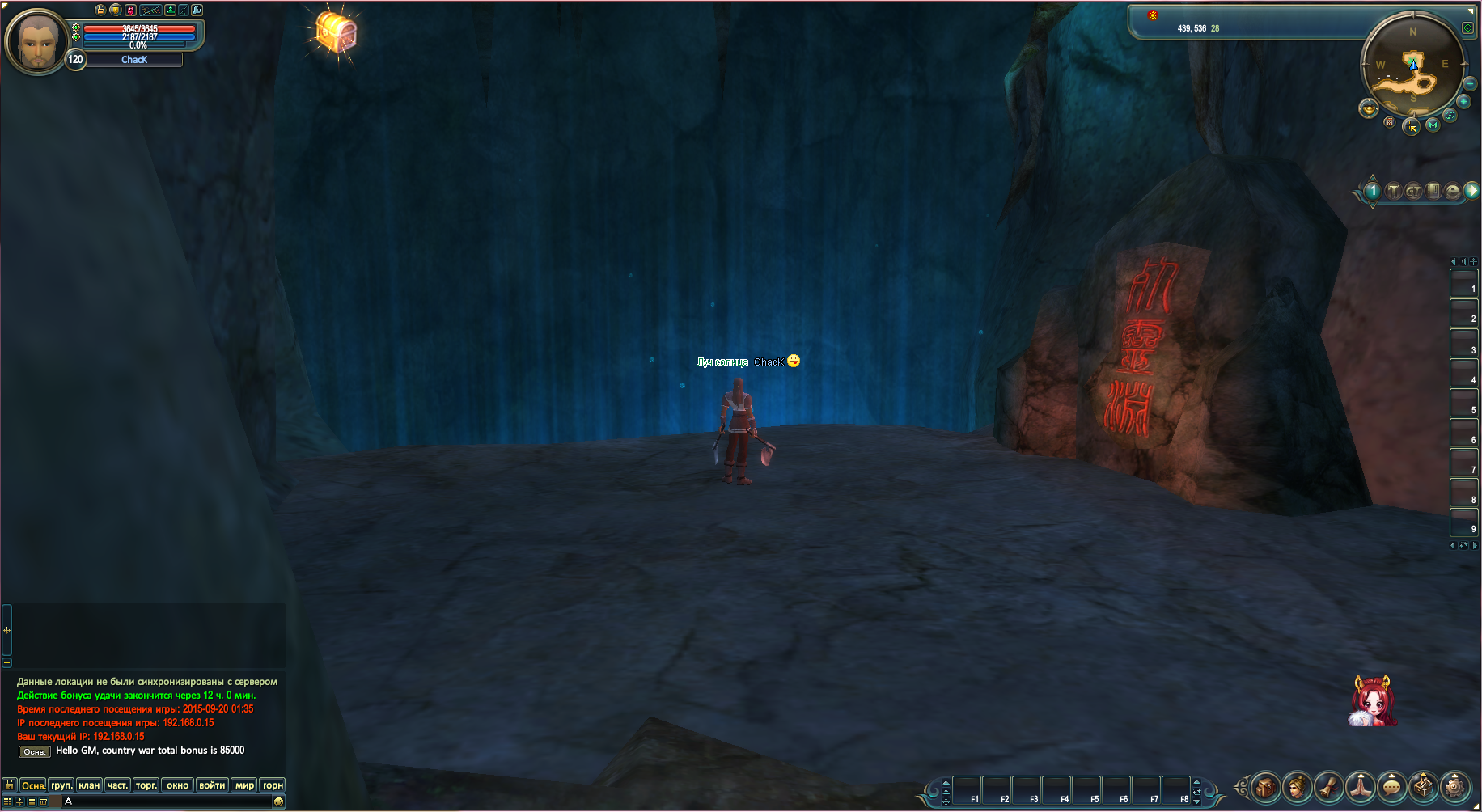Zoom out the minimap with minus button
The width and height of the screenshot is (1482, 812).
click(x=1471, y=84)
